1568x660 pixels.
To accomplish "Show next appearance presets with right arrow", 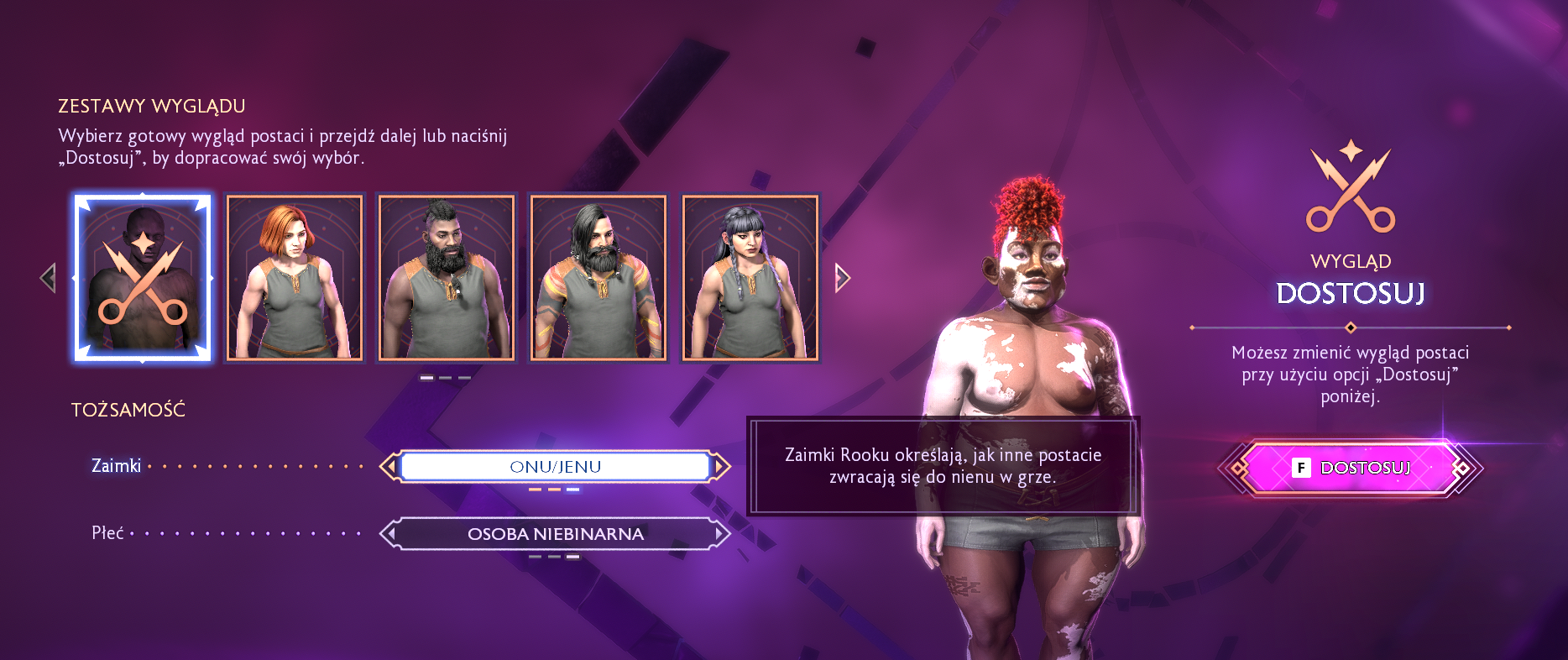I will coord(843,278).
